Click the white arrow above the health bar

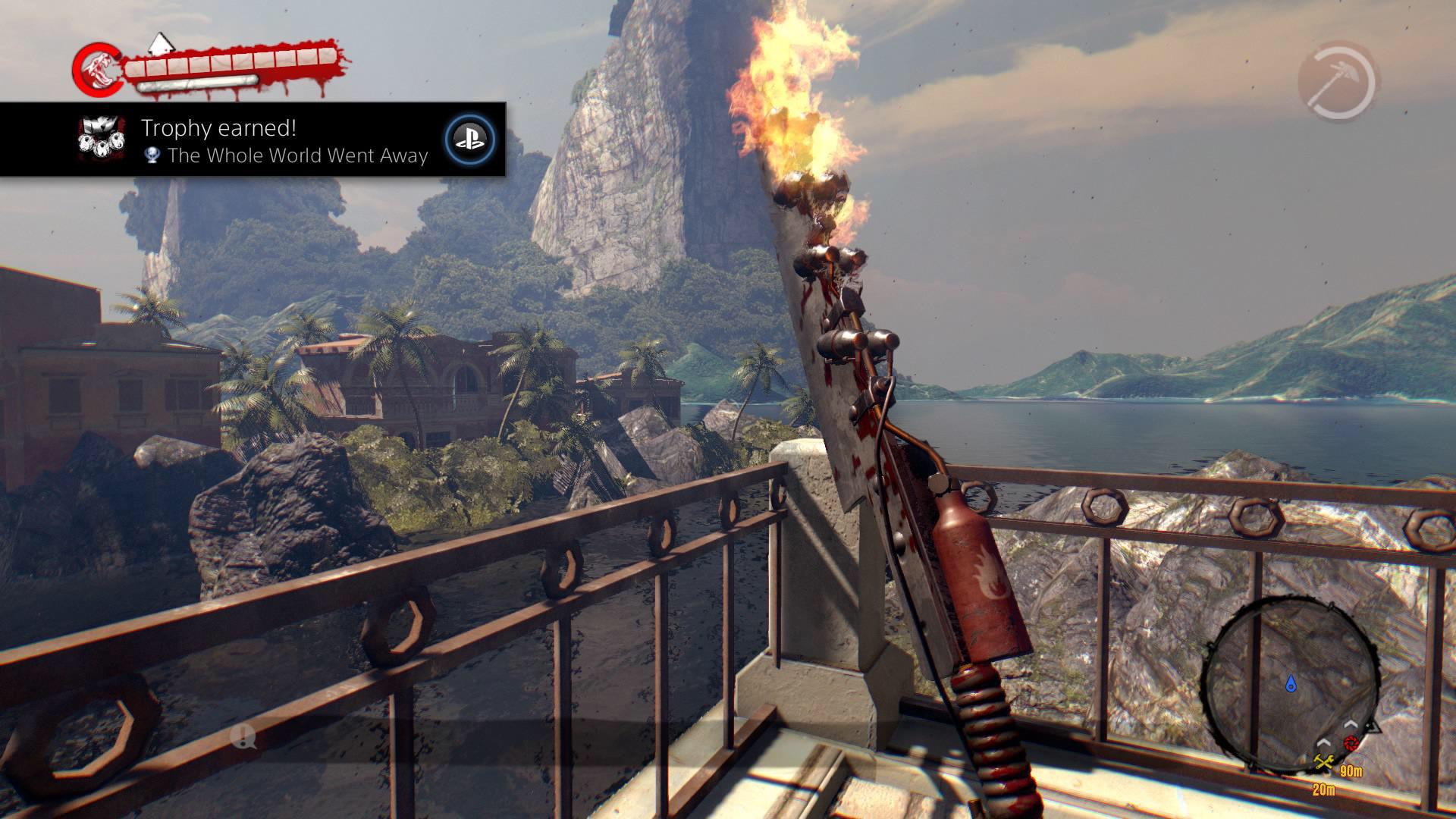click(x=161, y=44)
